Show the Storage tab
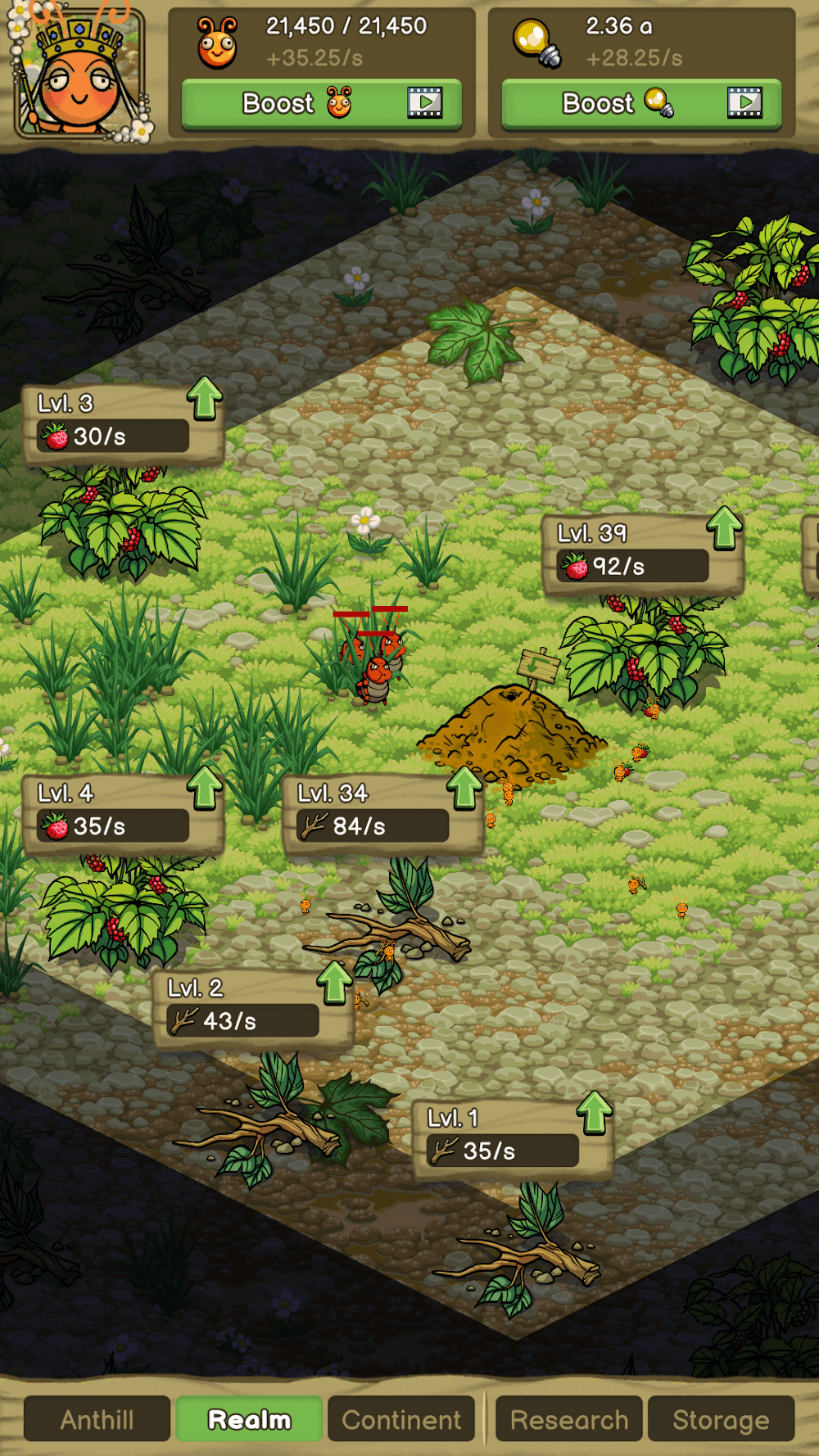The height and width of the screenshot is (1456, 819). (721, 1419)
